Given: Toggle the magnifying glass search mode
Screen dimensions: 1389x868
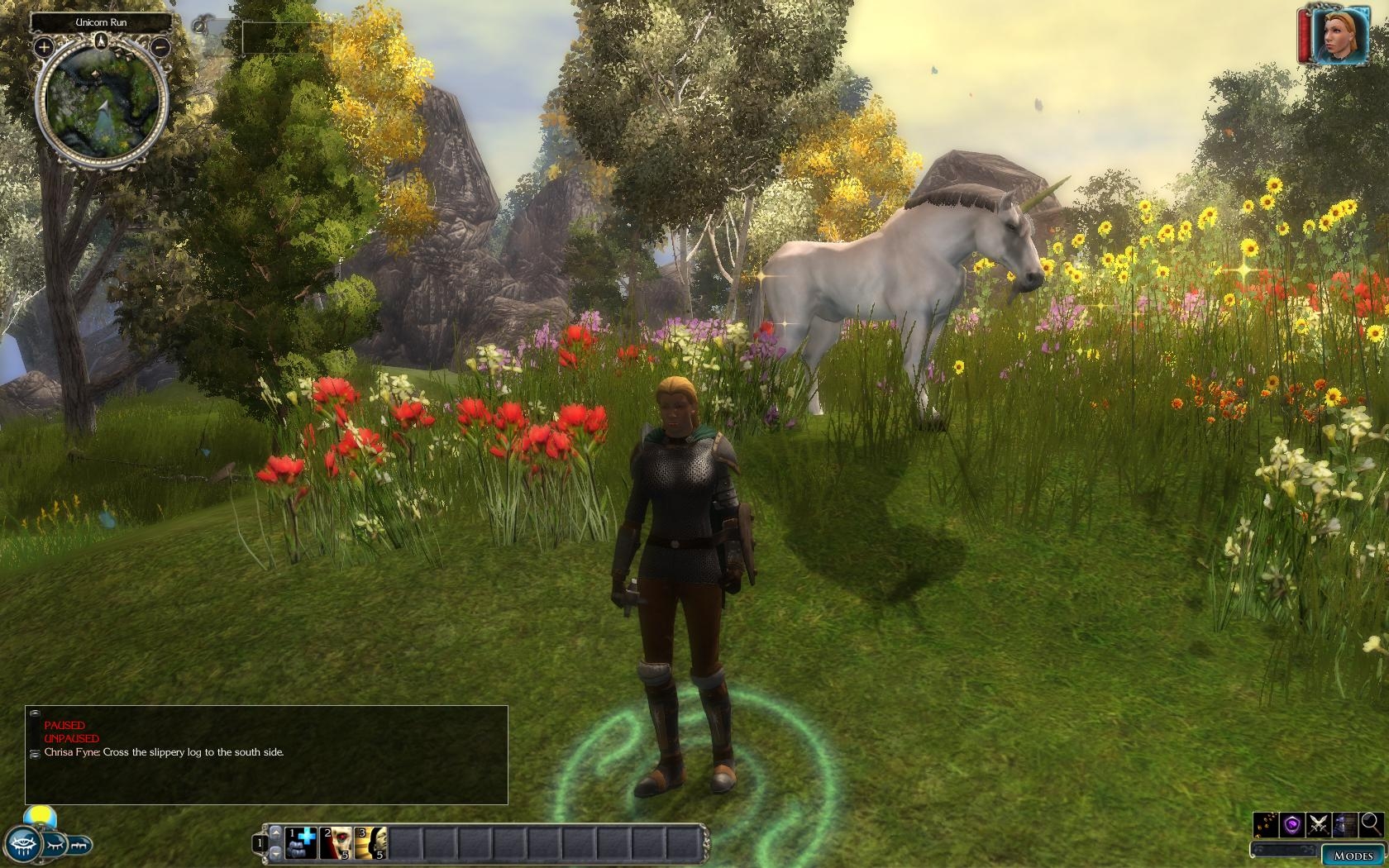Looking at the screenshot, I should click(x=1370, y=823).
